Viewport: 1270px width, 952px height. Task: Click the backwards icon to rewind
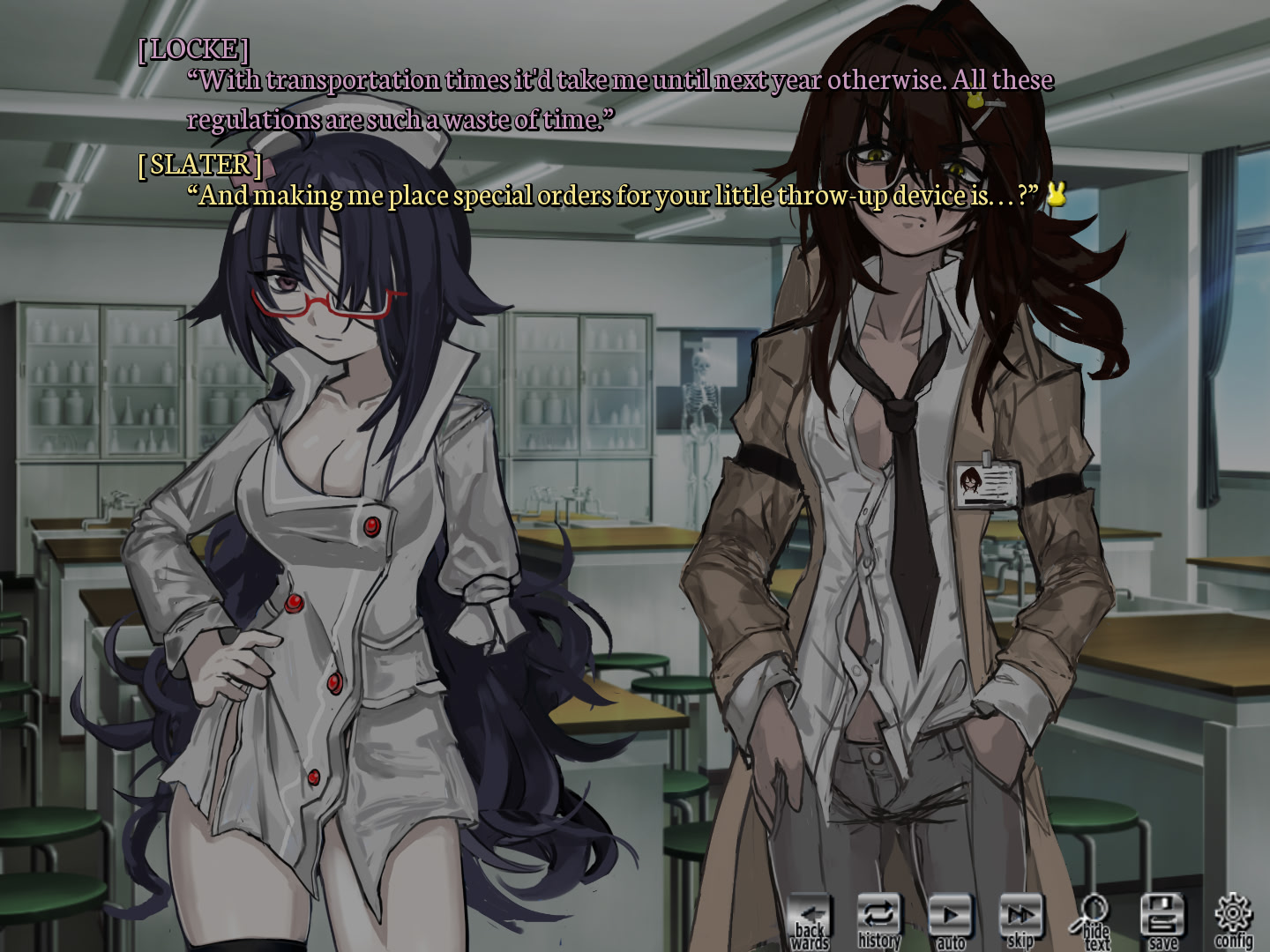point(812,917)
